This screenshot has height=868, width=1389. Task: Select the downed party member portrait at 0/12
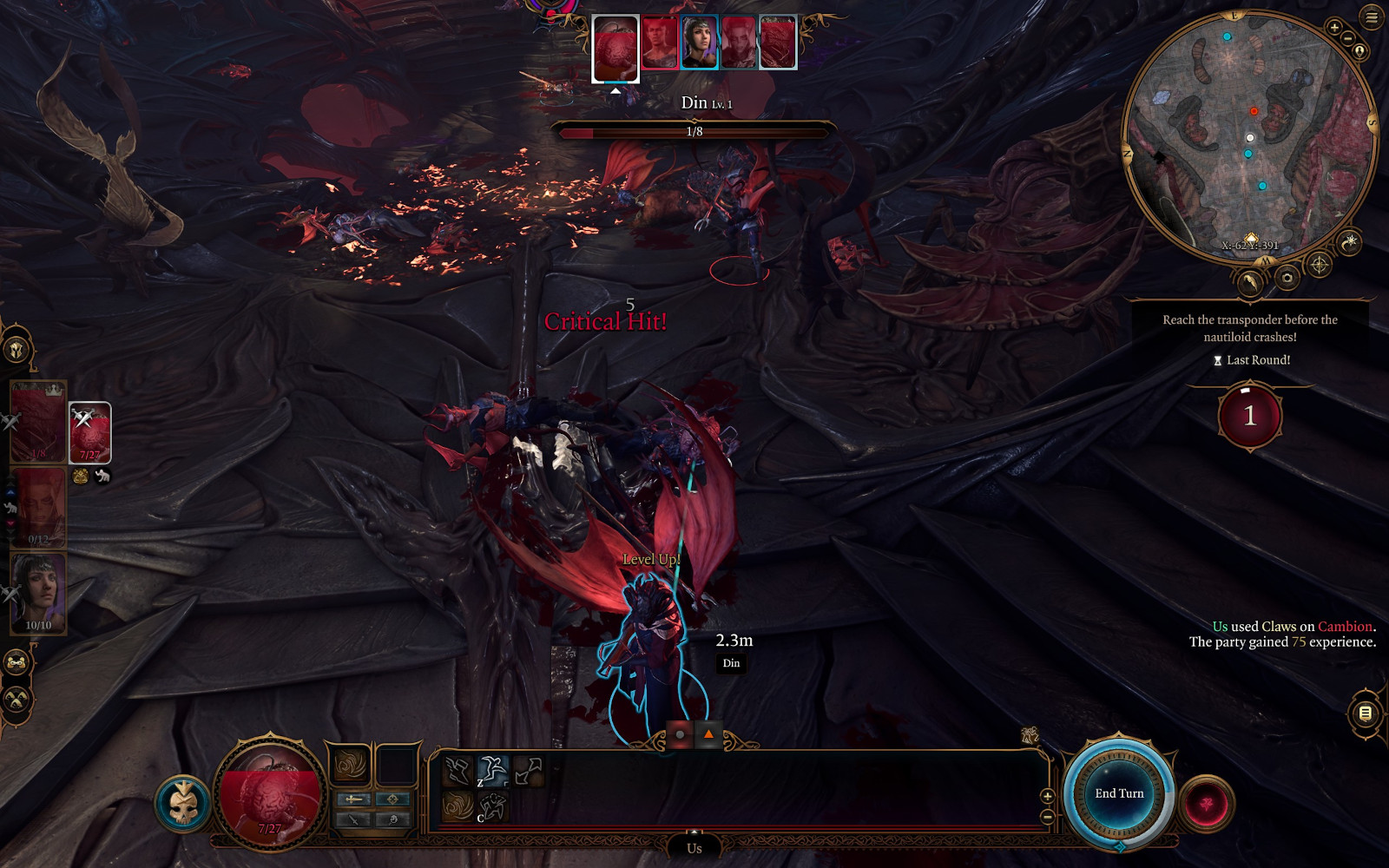pos(38,507)
